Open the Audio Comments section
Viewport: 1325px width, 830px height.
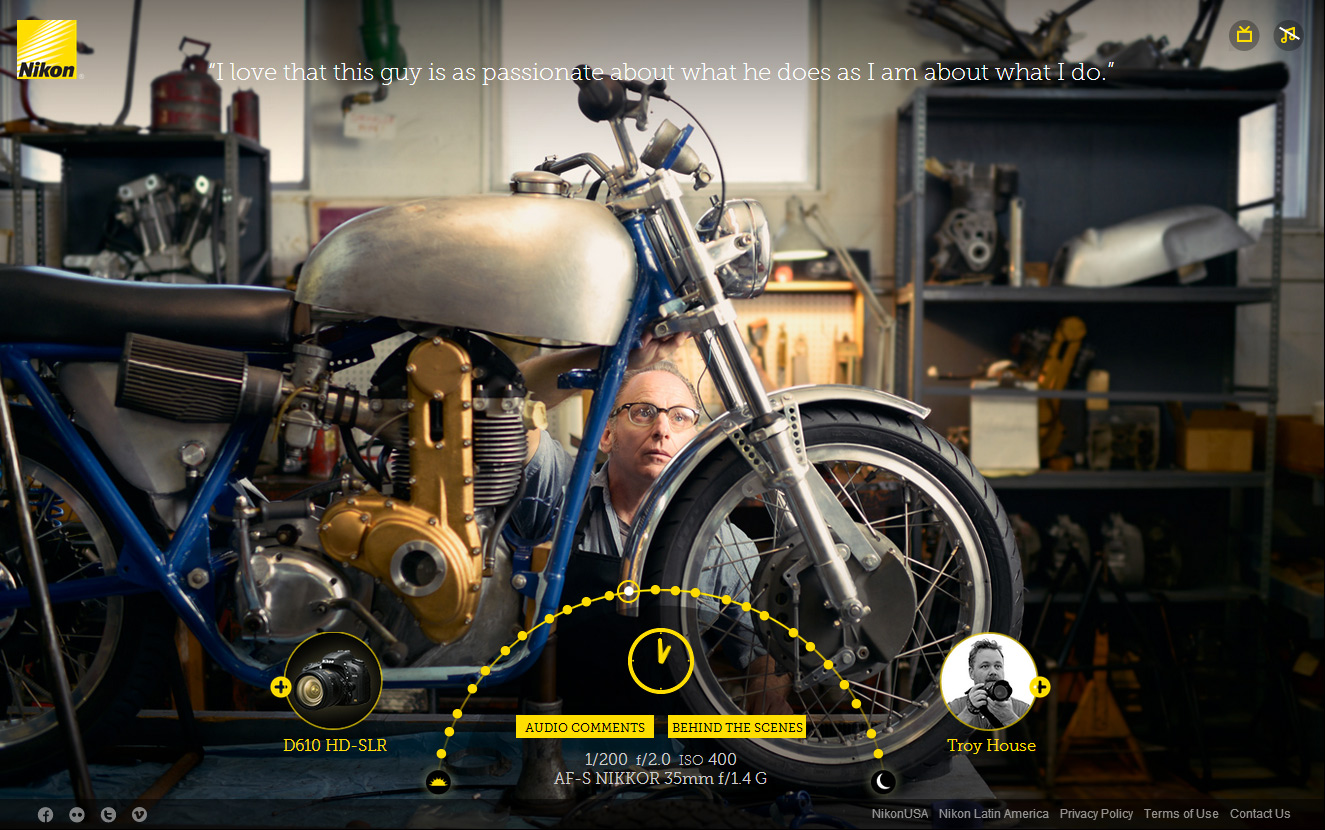click(585, 727)
